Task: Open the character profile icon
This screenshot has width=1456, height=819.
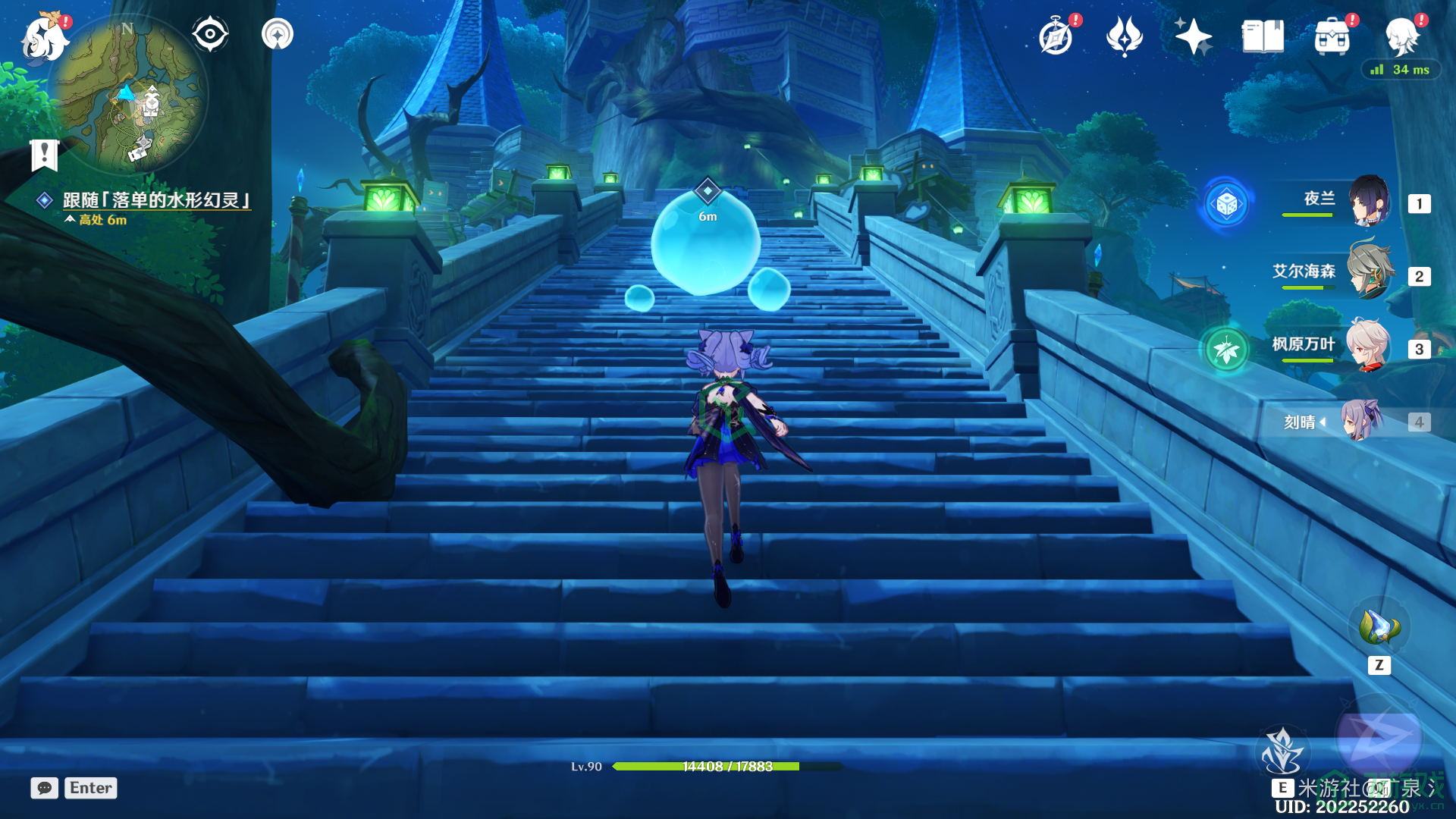Action: point(1402,36)
